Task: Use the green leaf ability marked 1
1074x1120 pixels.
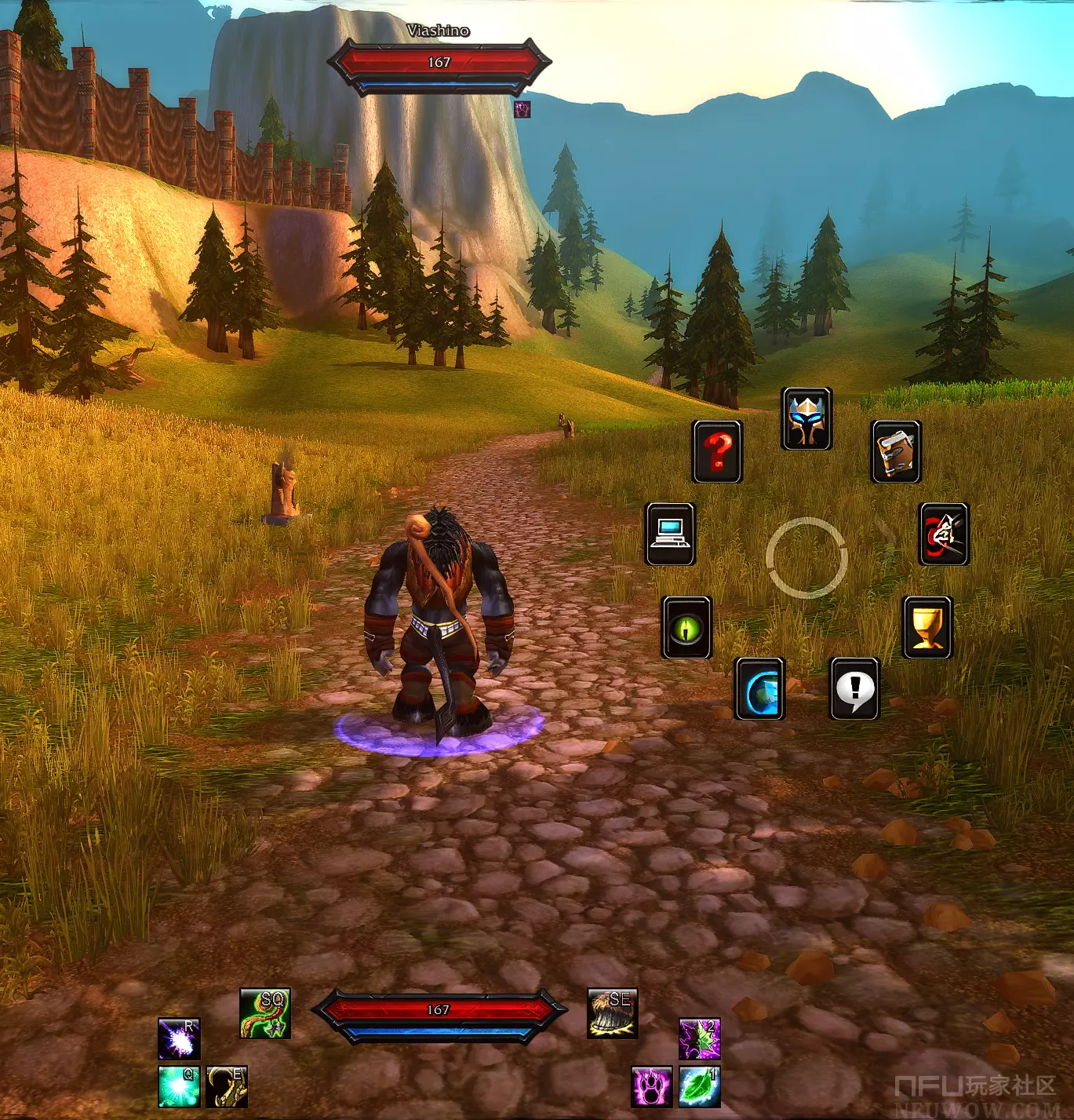Action: click(699, 1086)
